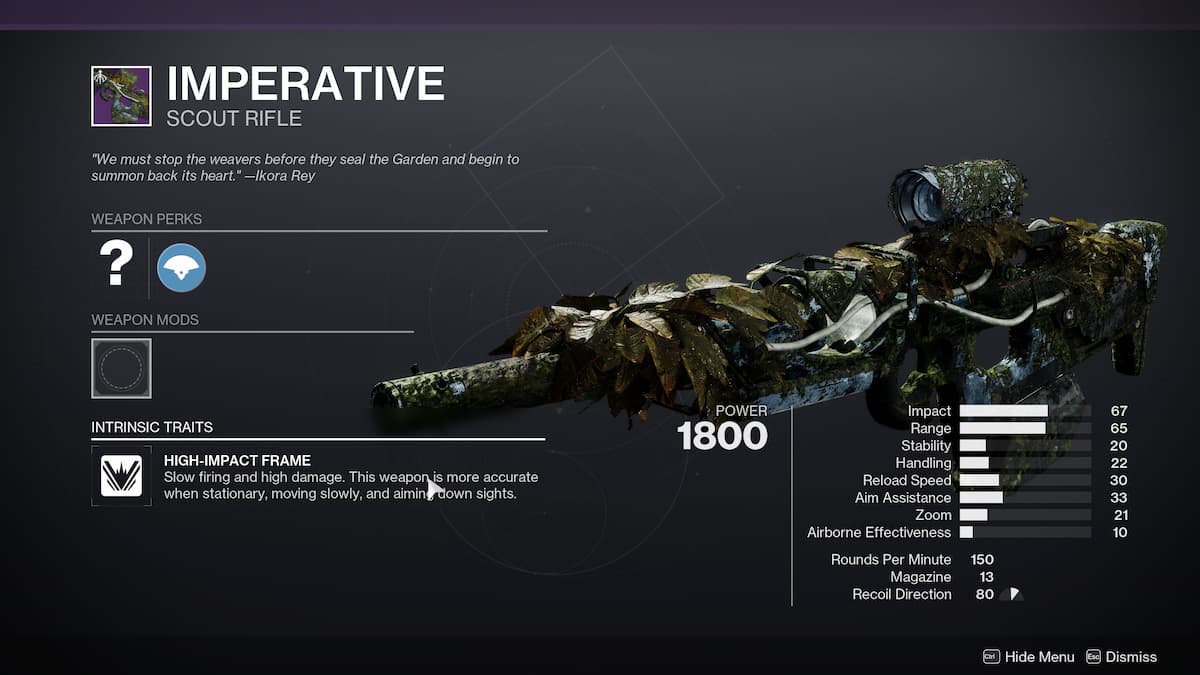Select the question mark weapon perk
The height and width of the screenshot is (675, 1200).
pos(116,266)
